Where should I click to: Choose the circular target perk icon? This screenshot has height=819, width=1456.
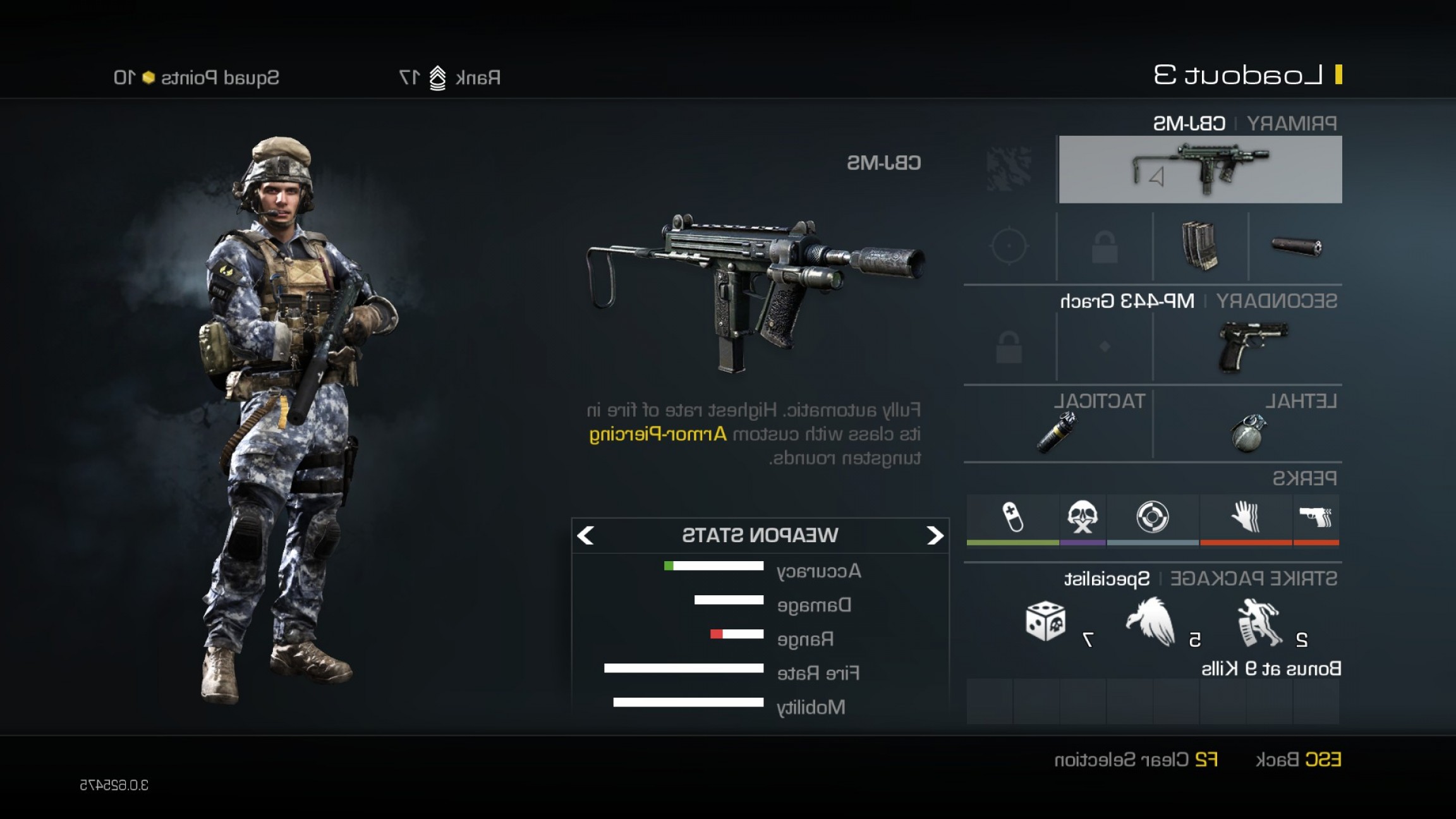(x=1152, y=517)
